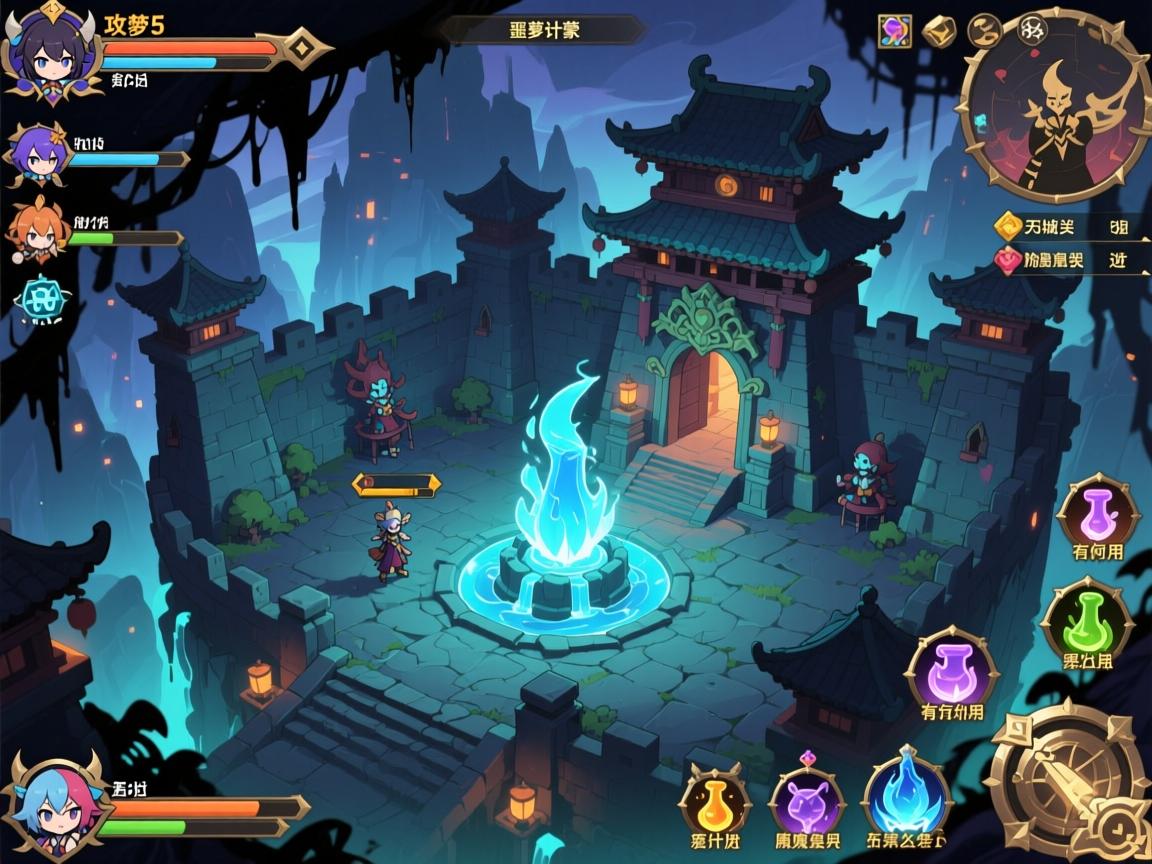Activate the purple urn skill

pyautogui.click(x=951, y=671)
